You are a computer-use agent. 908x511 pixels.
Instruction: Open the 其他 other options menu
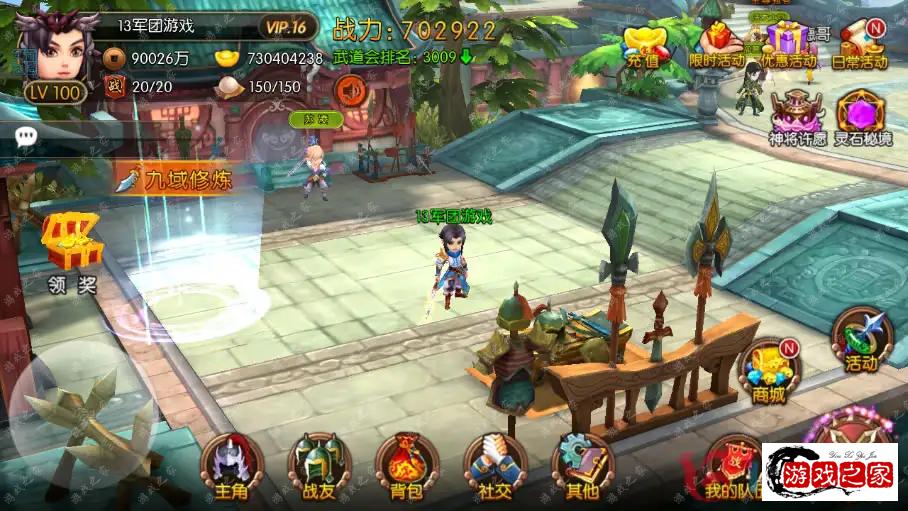pos(582,466)
